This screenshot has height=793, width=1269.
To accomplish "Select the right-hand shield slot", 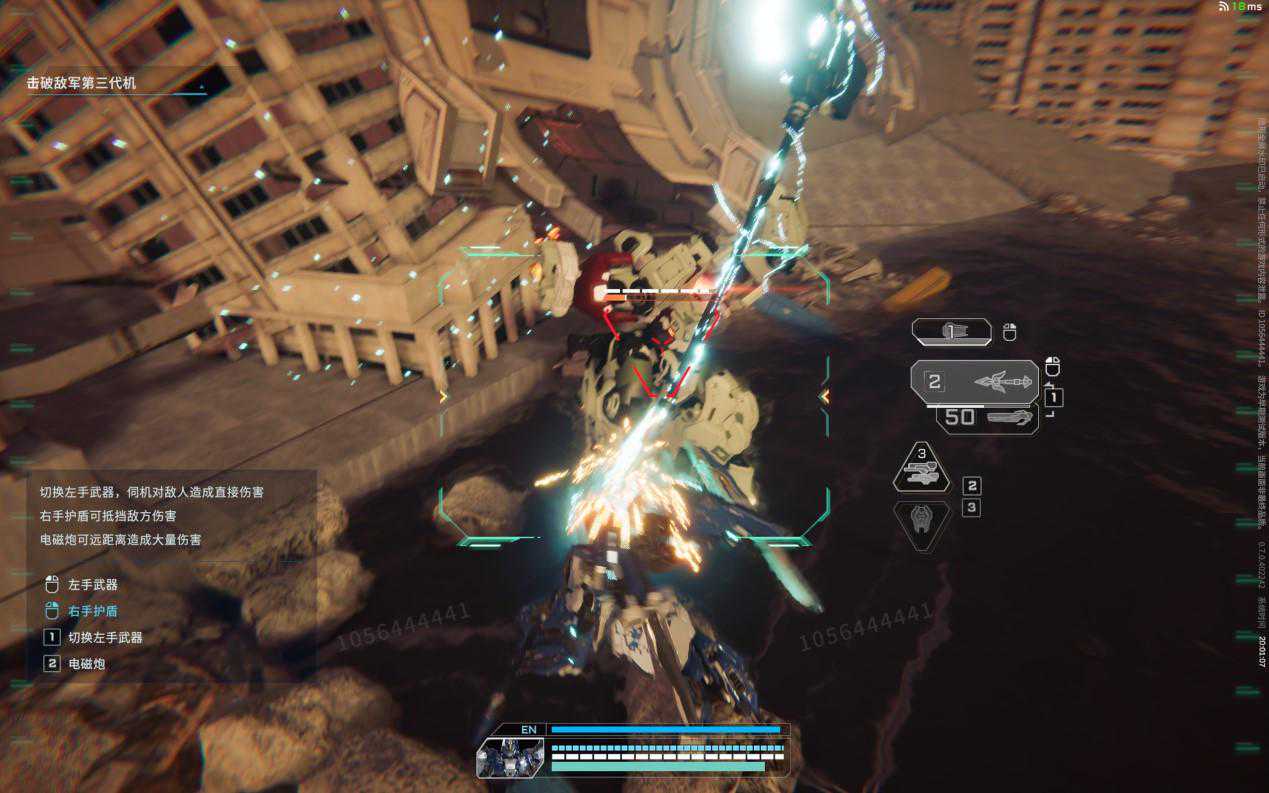I will pyautogui.click(x=951, y=332).
